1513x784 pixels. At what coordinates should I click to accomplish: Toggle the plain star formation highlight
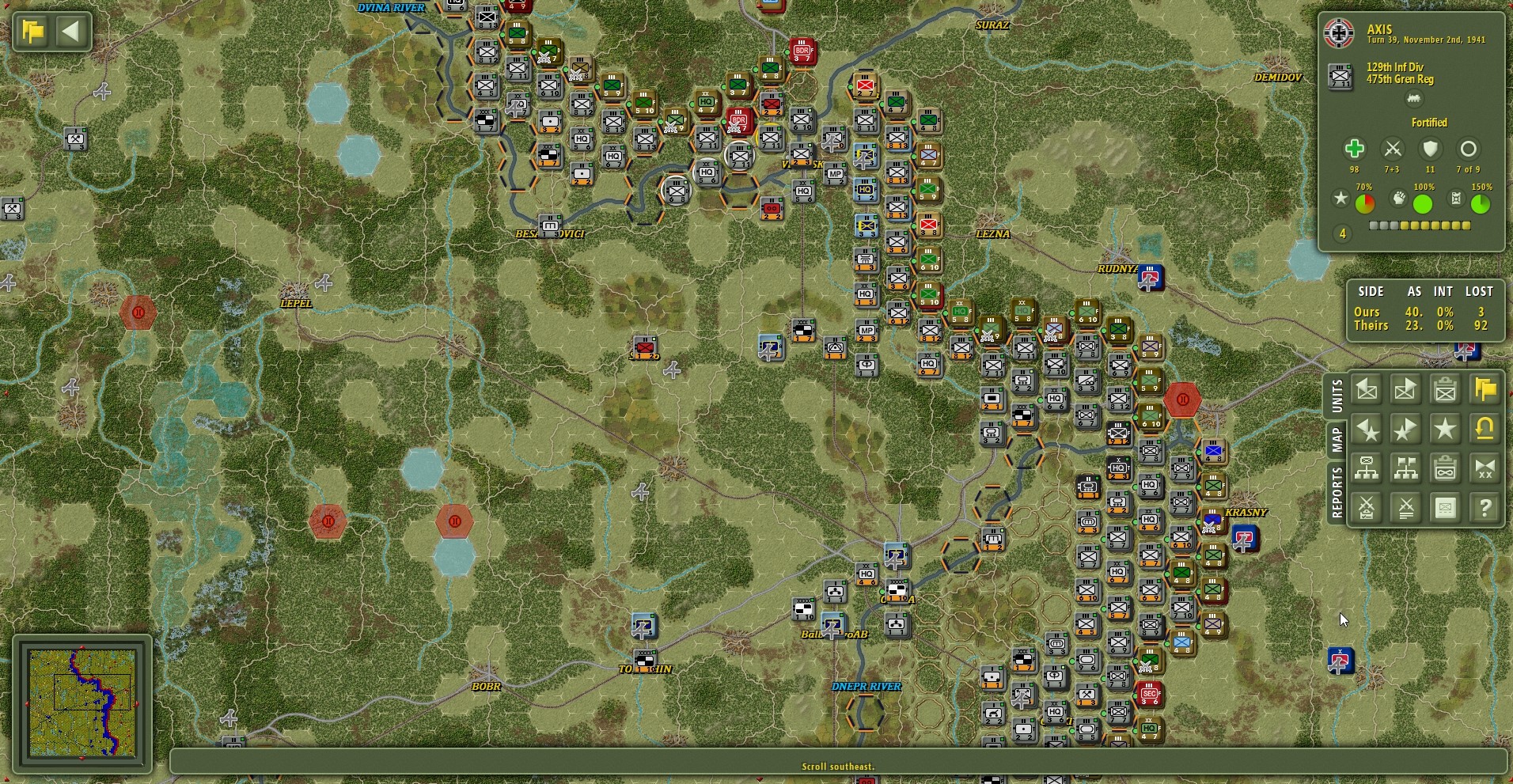coord(1446,430)
